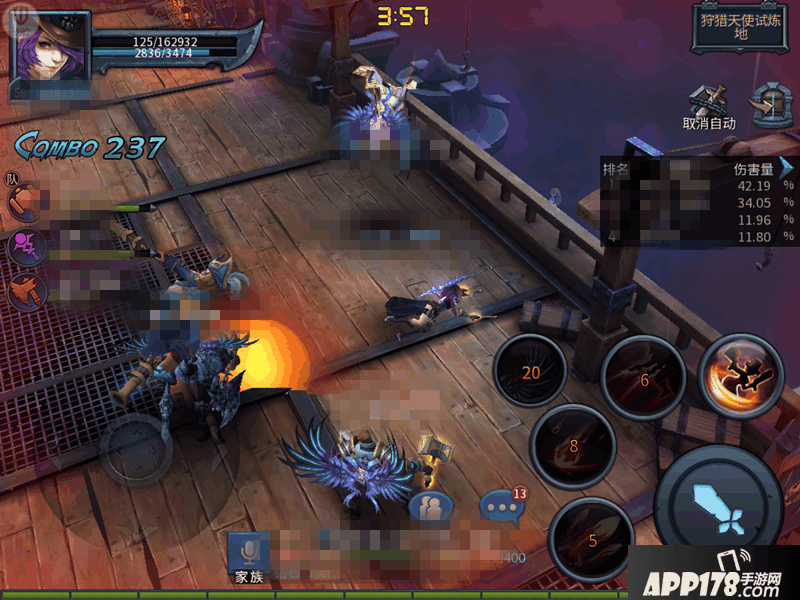The height and width of the screenshot is (600, 800).
Task: Tap the skill on 6 cooldown
Action: coord(643,378)
